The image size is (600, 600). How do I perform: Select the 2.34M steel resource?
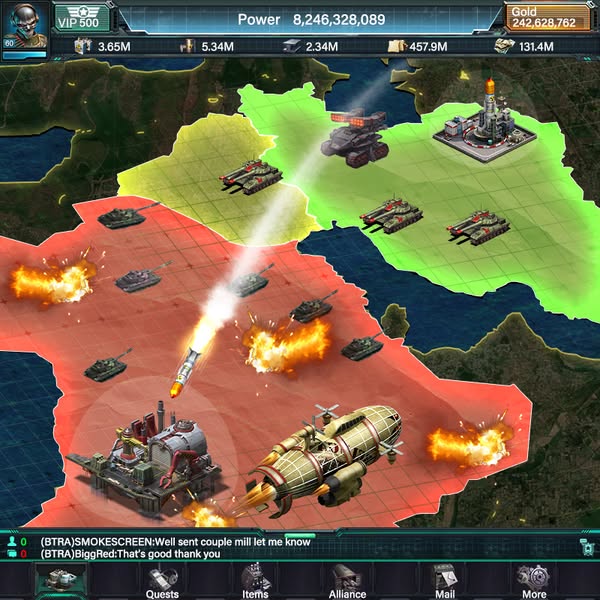[x=312, y=46]
